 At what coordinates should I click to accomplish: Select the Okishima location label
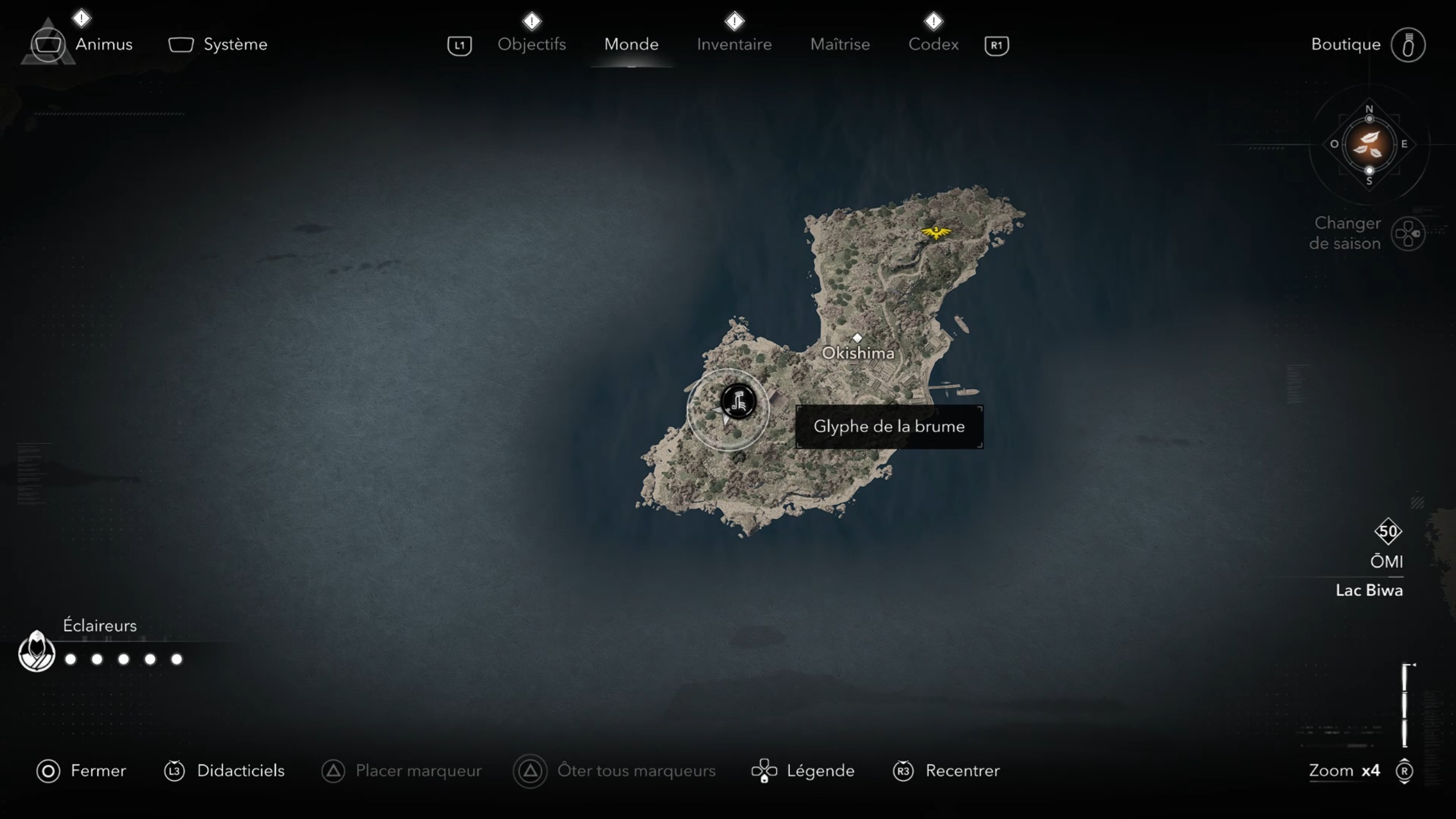click(857, 352)
